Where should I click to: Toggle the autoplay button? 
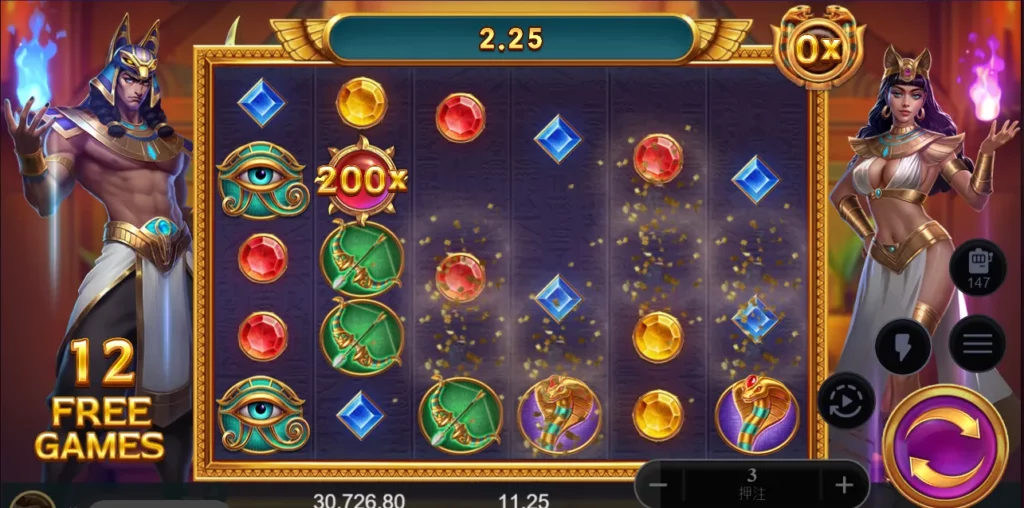[846, 400]
